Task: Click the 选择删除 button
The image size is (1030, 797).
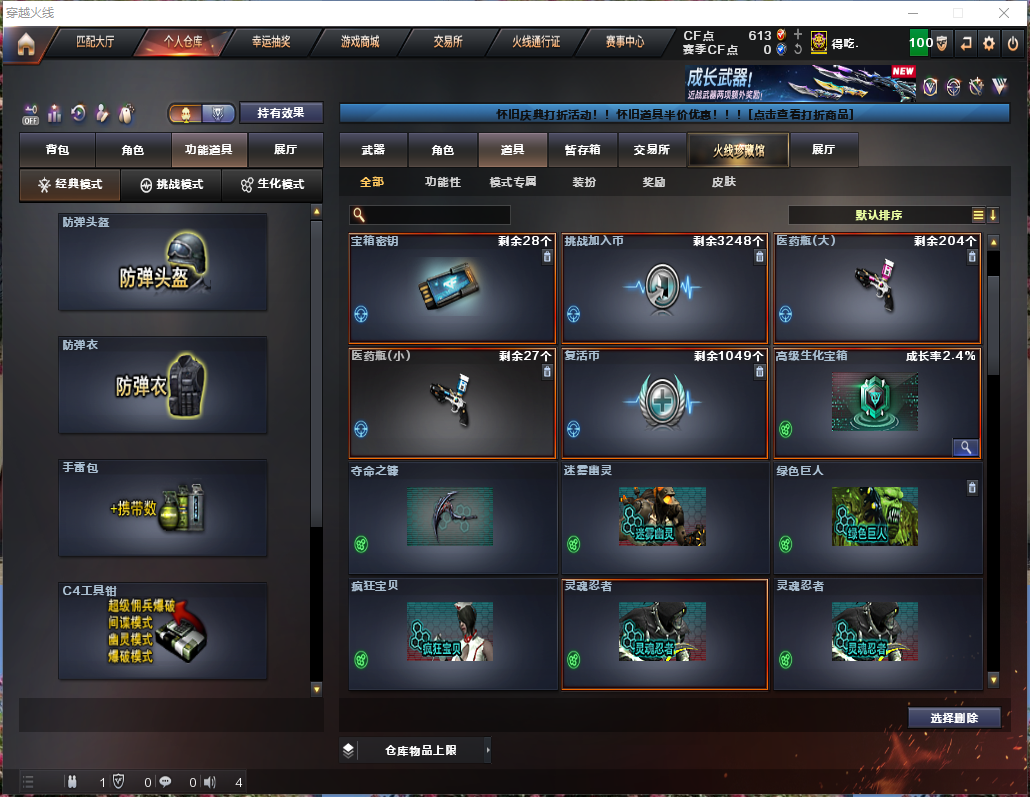Action: coord(954,718)
